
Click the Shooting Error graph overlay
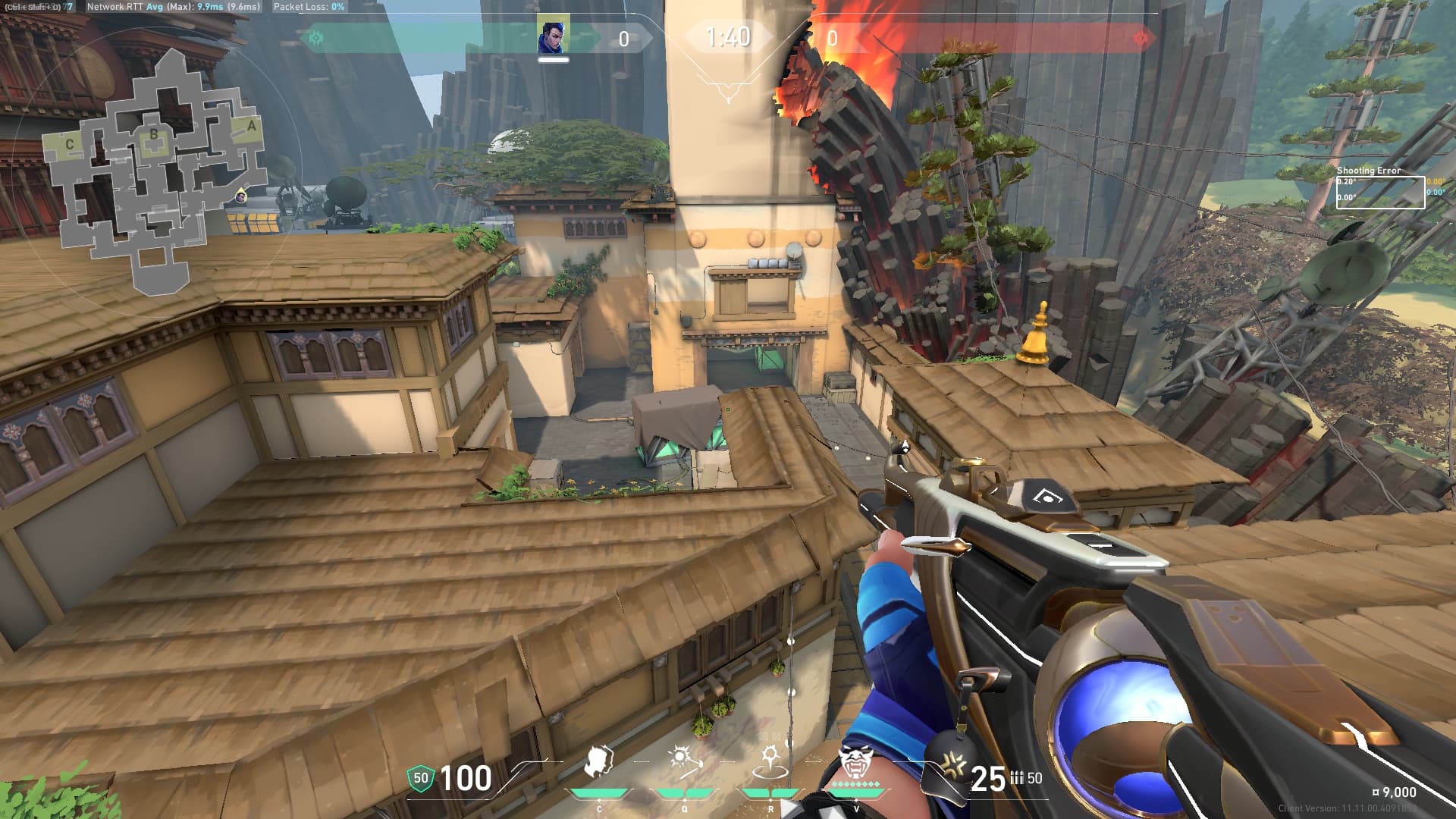click(1379, 191)
